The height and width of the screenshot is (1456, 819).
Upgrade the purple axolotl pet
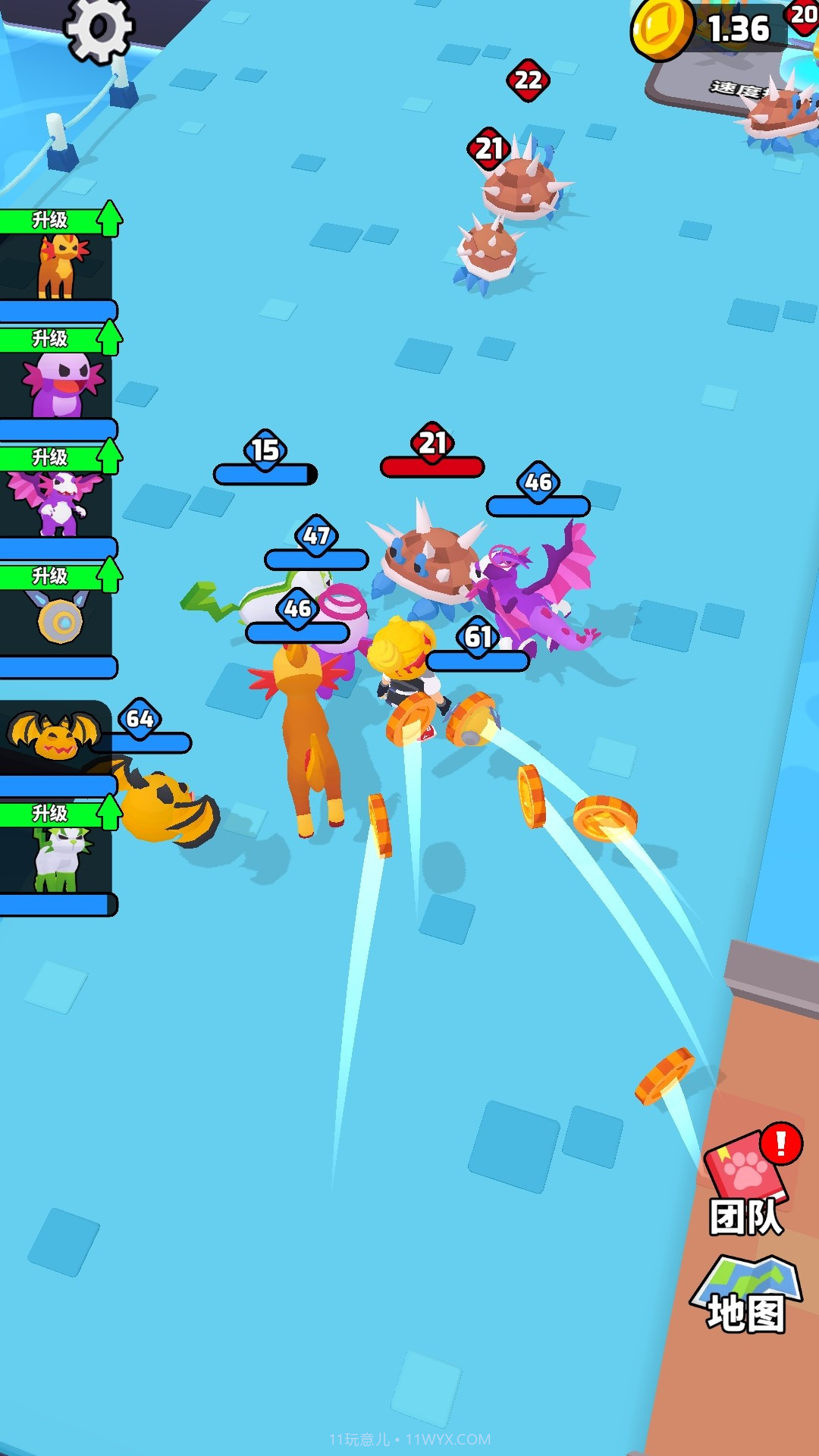coord(59,339)
